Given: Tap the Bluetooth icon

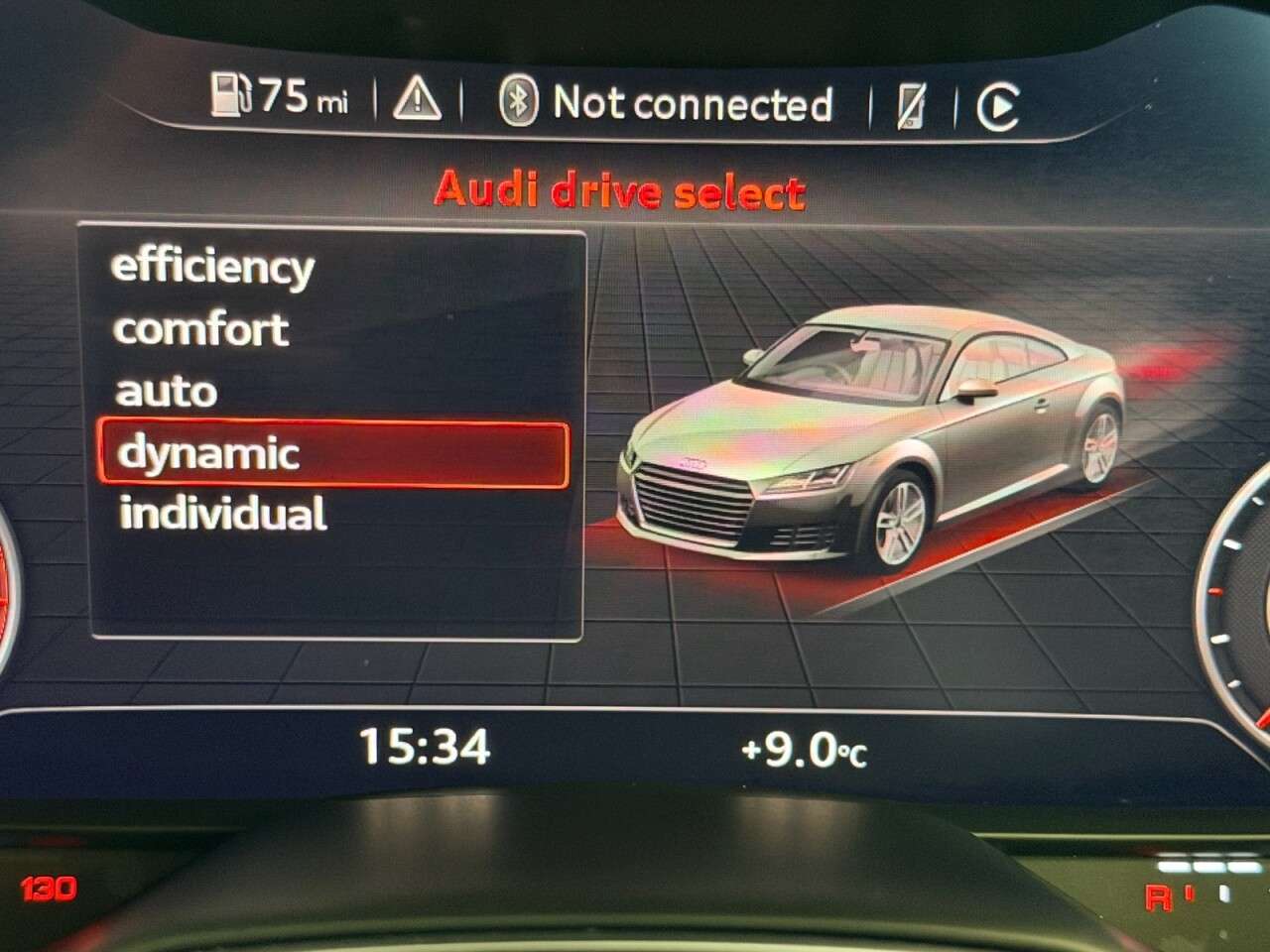Looking at the screenshot, I should pos(521,99).
